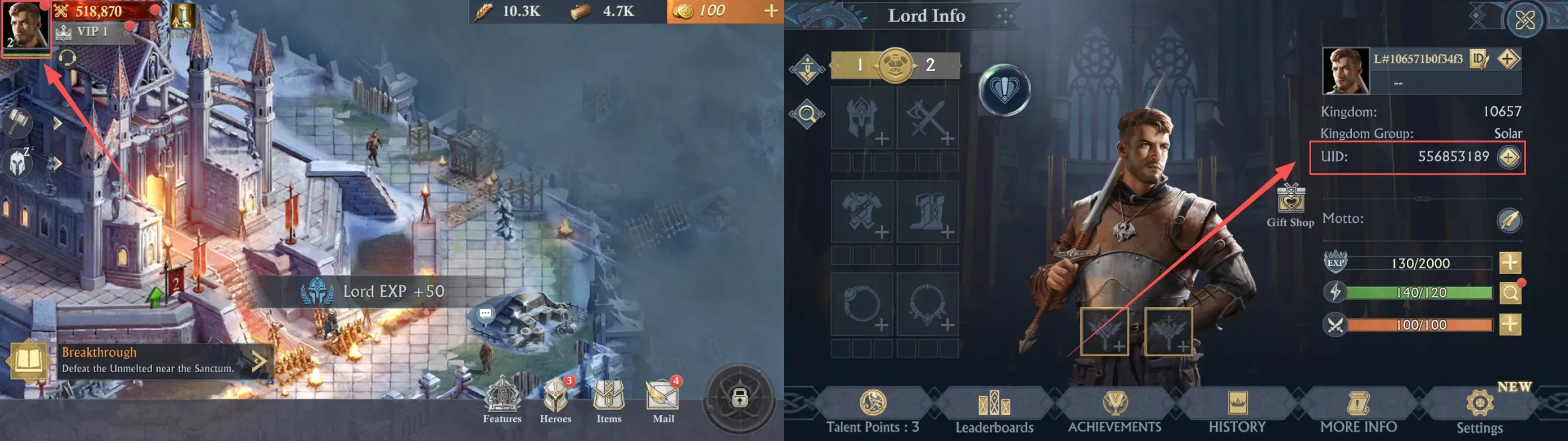Open Settings
This screenshot has height=441, width=1568.
(1479, 412)
